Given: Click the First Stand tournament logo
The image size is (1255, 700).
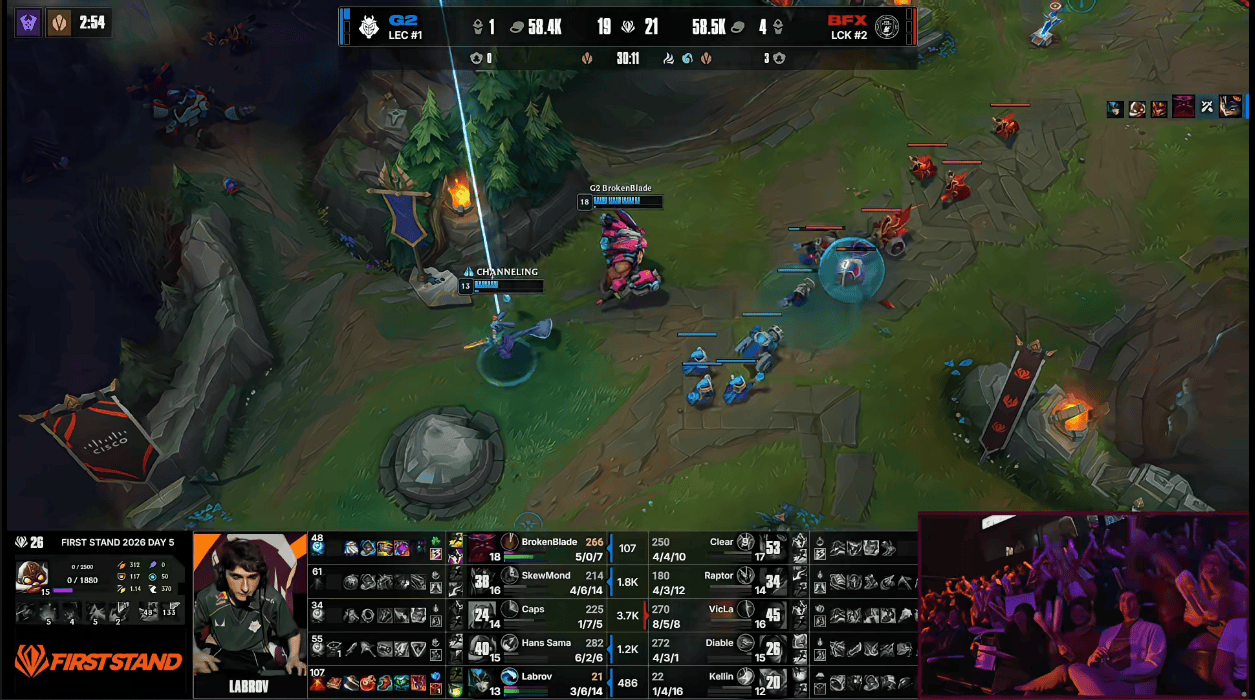Looking at the screenshot, I should 97,661.
